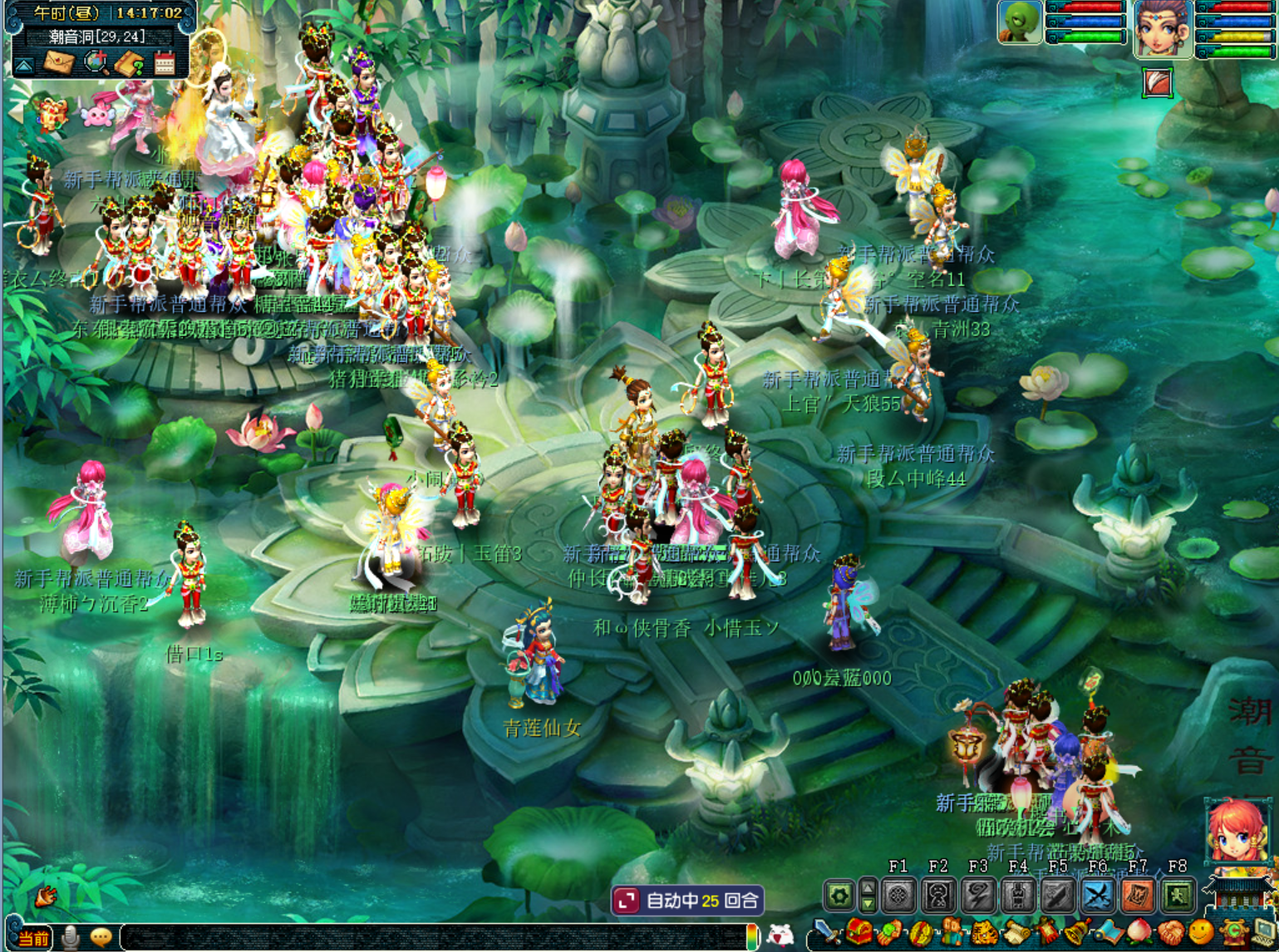This screenshot has height=952, width=1279.
Task: Click the green pet portrait
Action: [x=1020, y=22]
